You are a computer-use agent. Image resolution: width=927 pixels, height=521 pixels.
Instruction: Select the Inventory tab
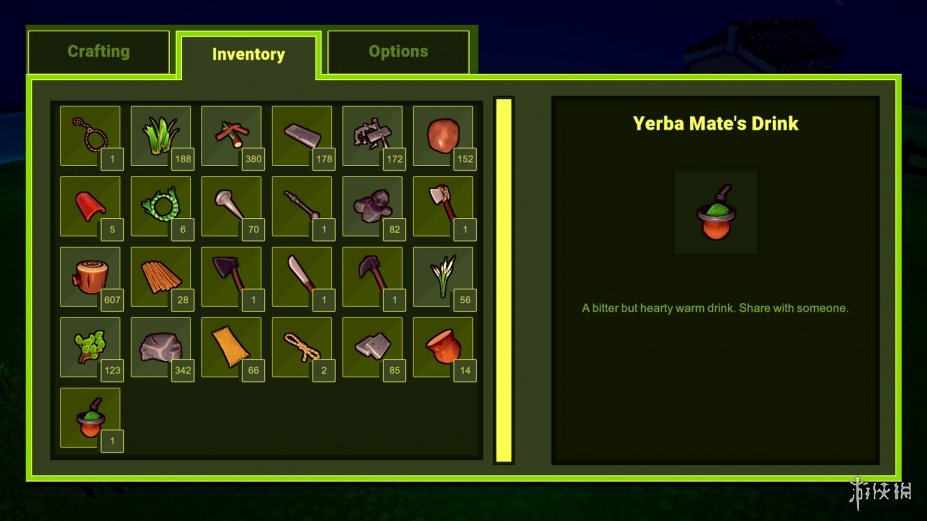coord(248,55)
